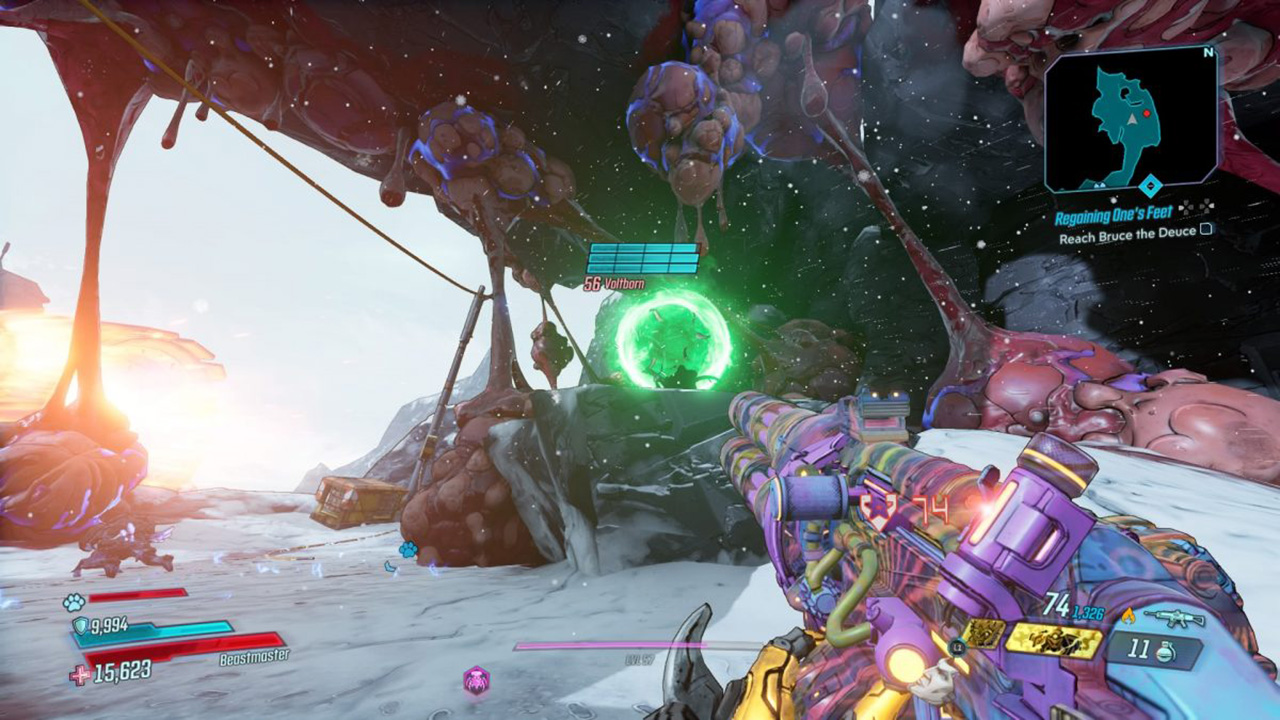Select the shield icon beside 9,994
The image size is (1280, 720).
(81, 624)
